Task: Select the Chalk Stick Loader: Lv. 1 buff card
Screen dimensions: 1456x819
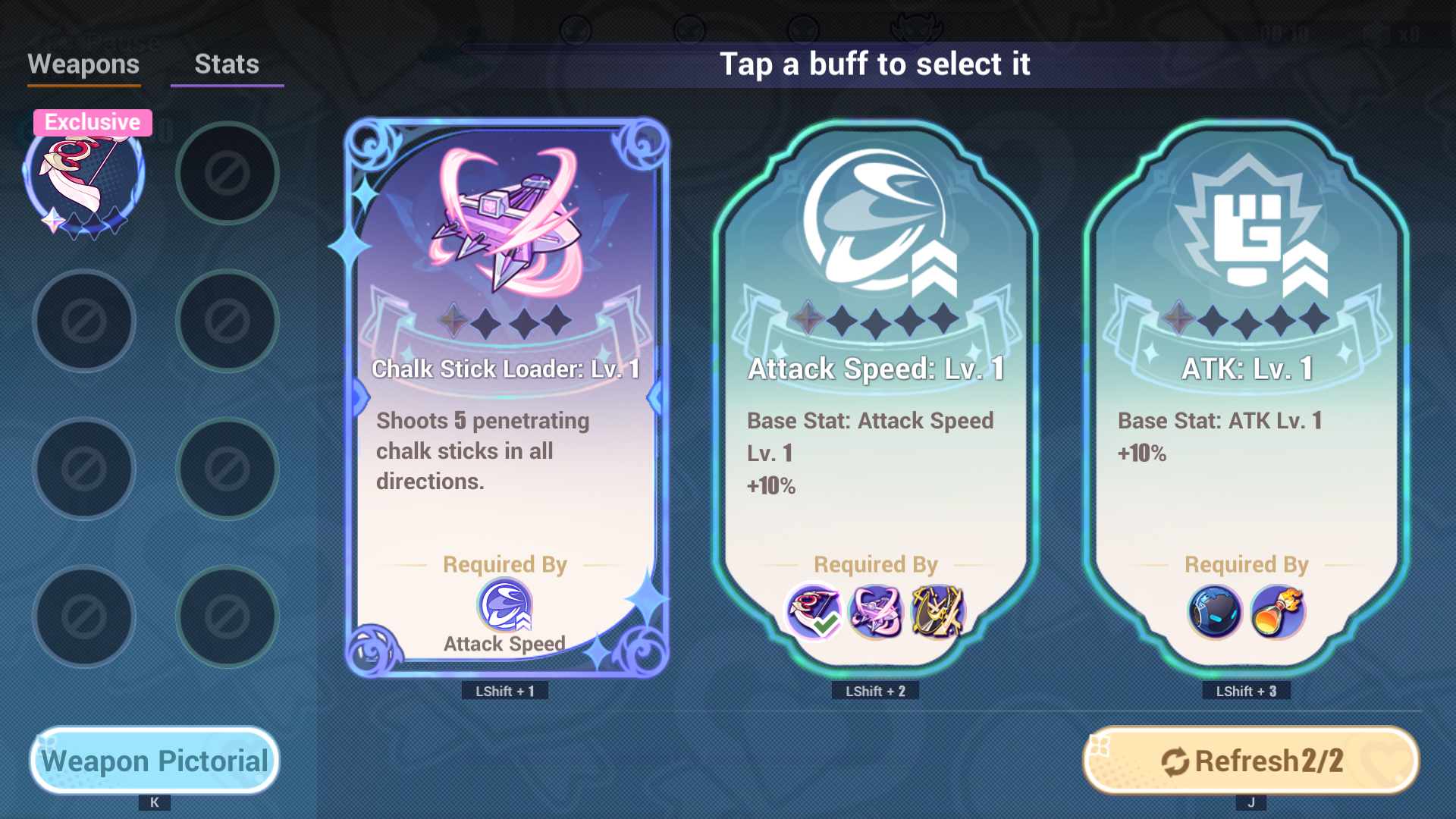Action: 505,394
